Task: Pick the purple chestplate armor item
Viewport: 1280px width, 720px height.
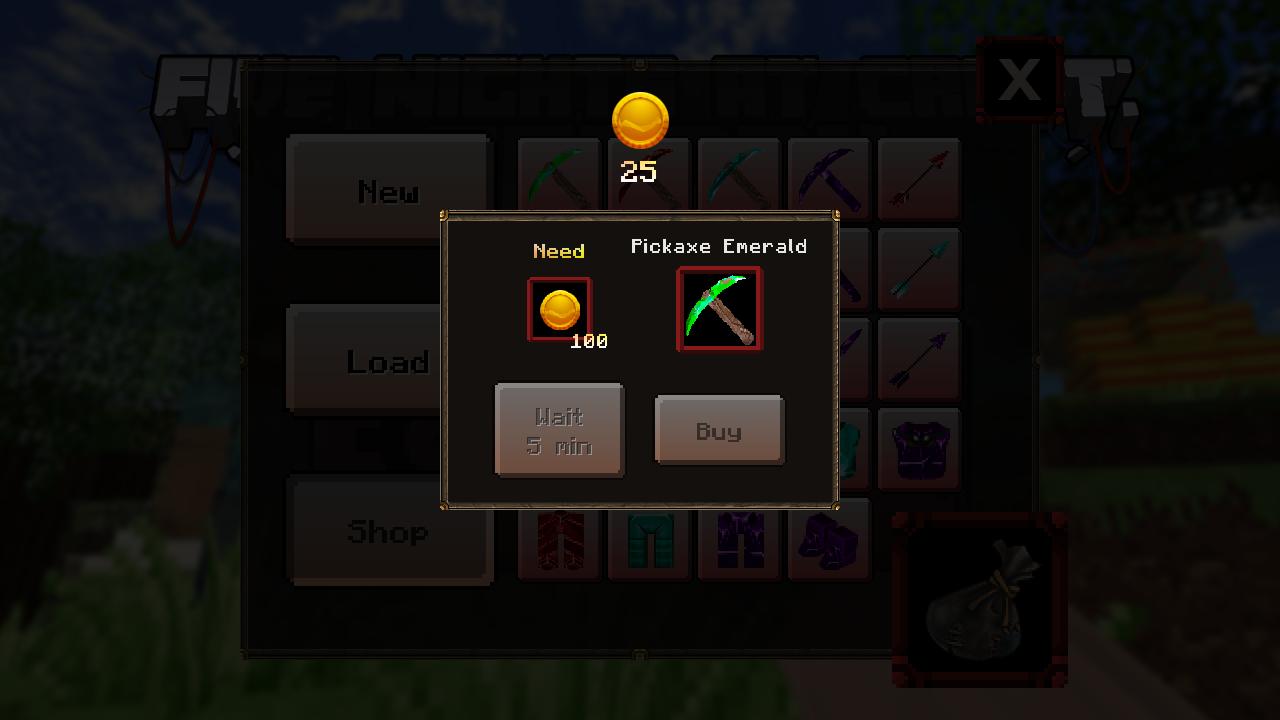Action: click(919, 448)
